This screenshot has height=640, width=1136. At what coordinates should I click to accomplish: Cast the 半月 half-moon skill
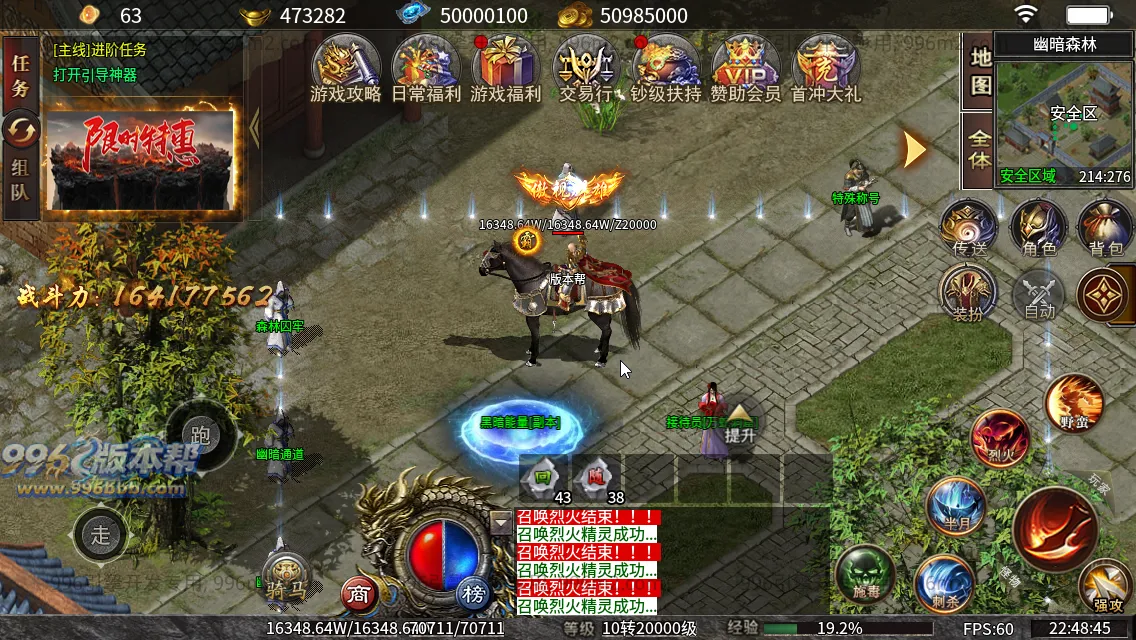955,506
